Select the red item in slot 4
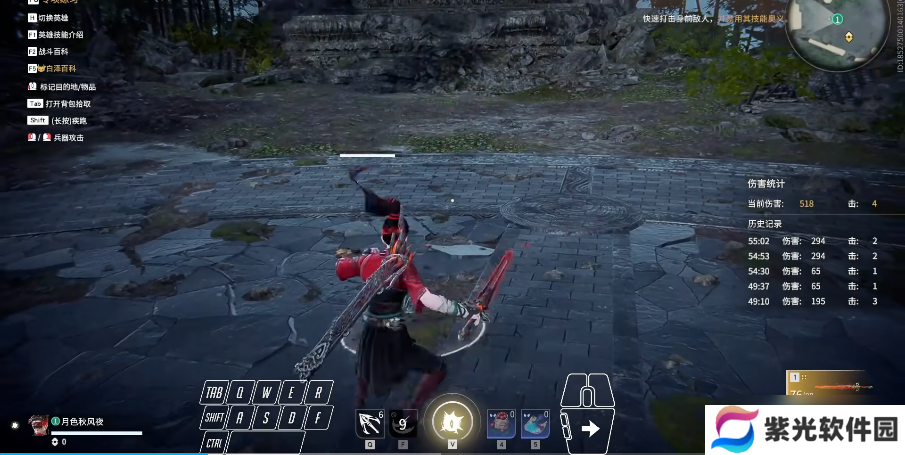The image size is (905, 455). pyautogui.click(x=501, y=423)
